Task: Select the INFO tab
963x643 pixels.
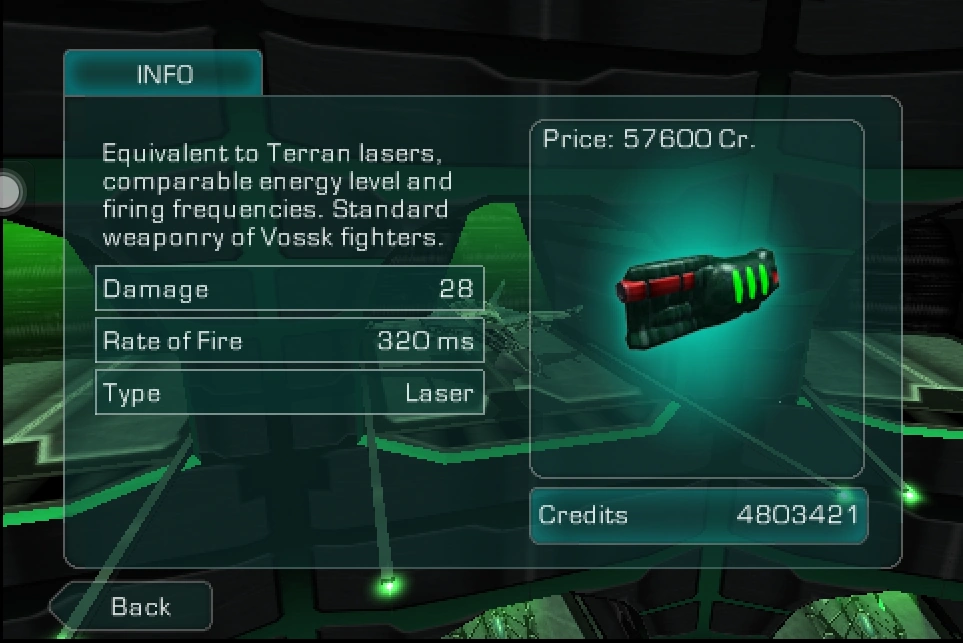Action: pos(164,74)
